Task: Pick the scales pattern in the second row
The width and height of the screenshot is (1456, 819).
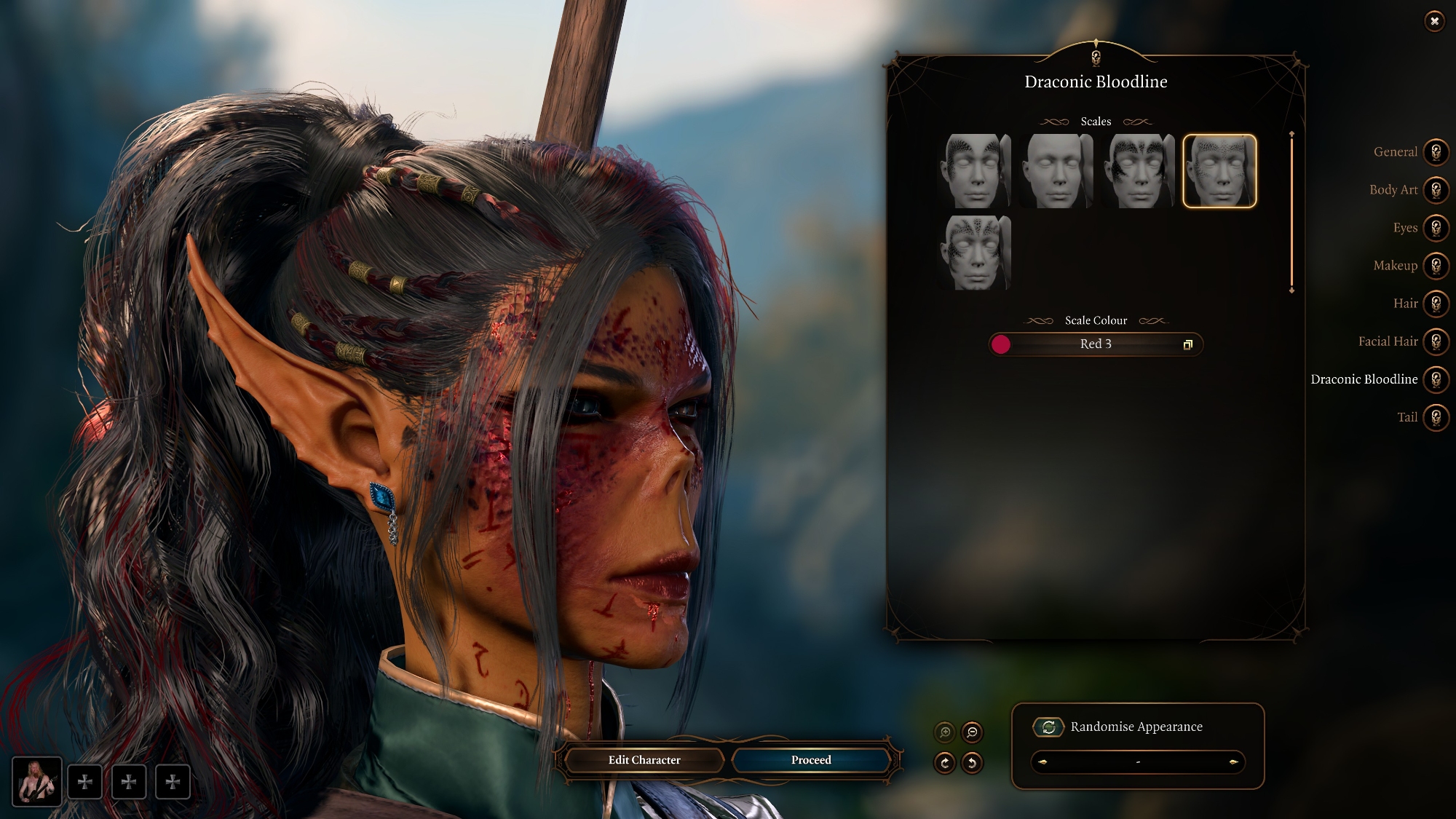Action: click(x=975, y=253)
